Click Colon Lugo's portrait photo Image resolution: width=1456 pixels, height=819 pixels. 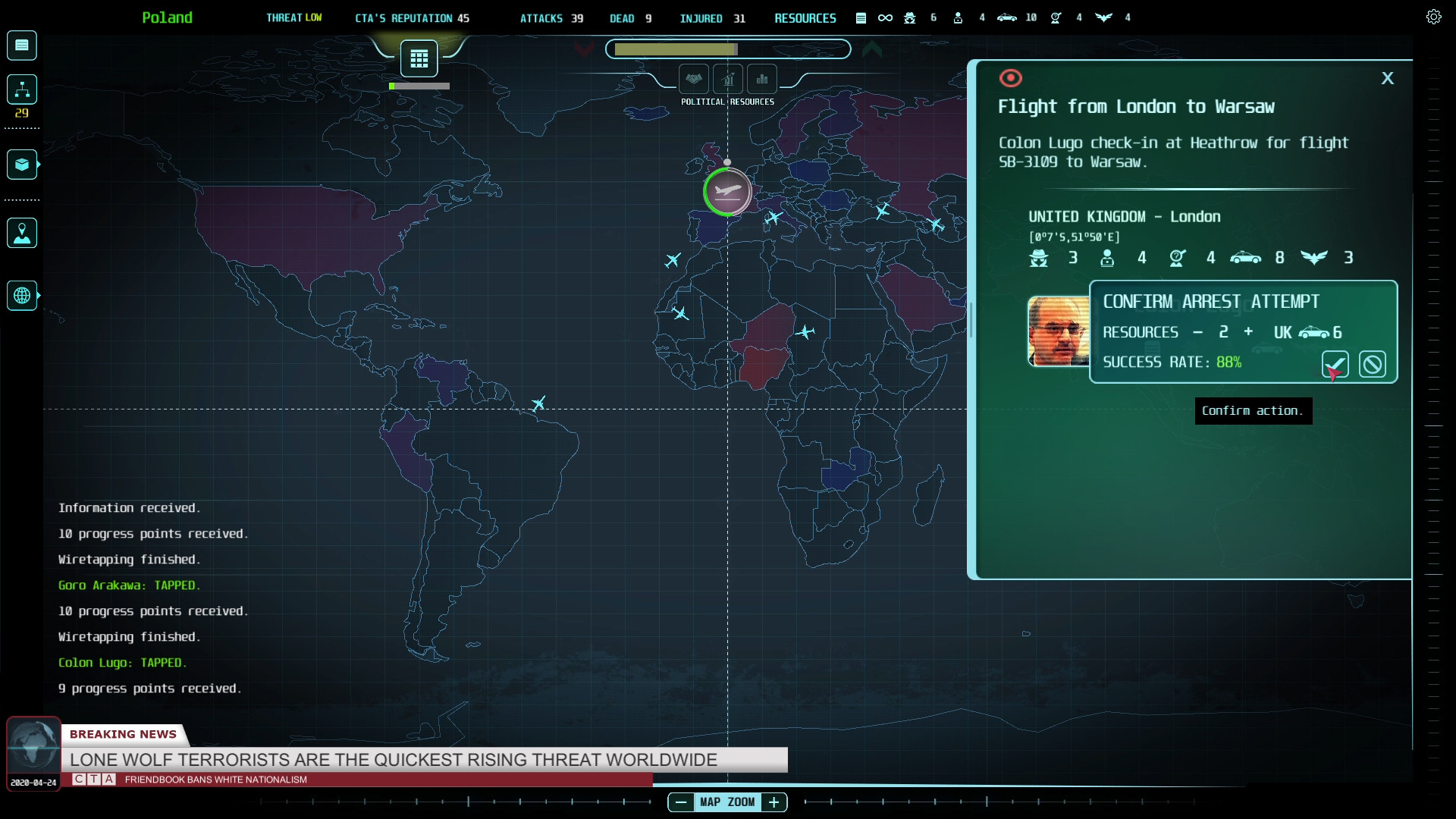pyautogui.click(x=1057, y=332)
